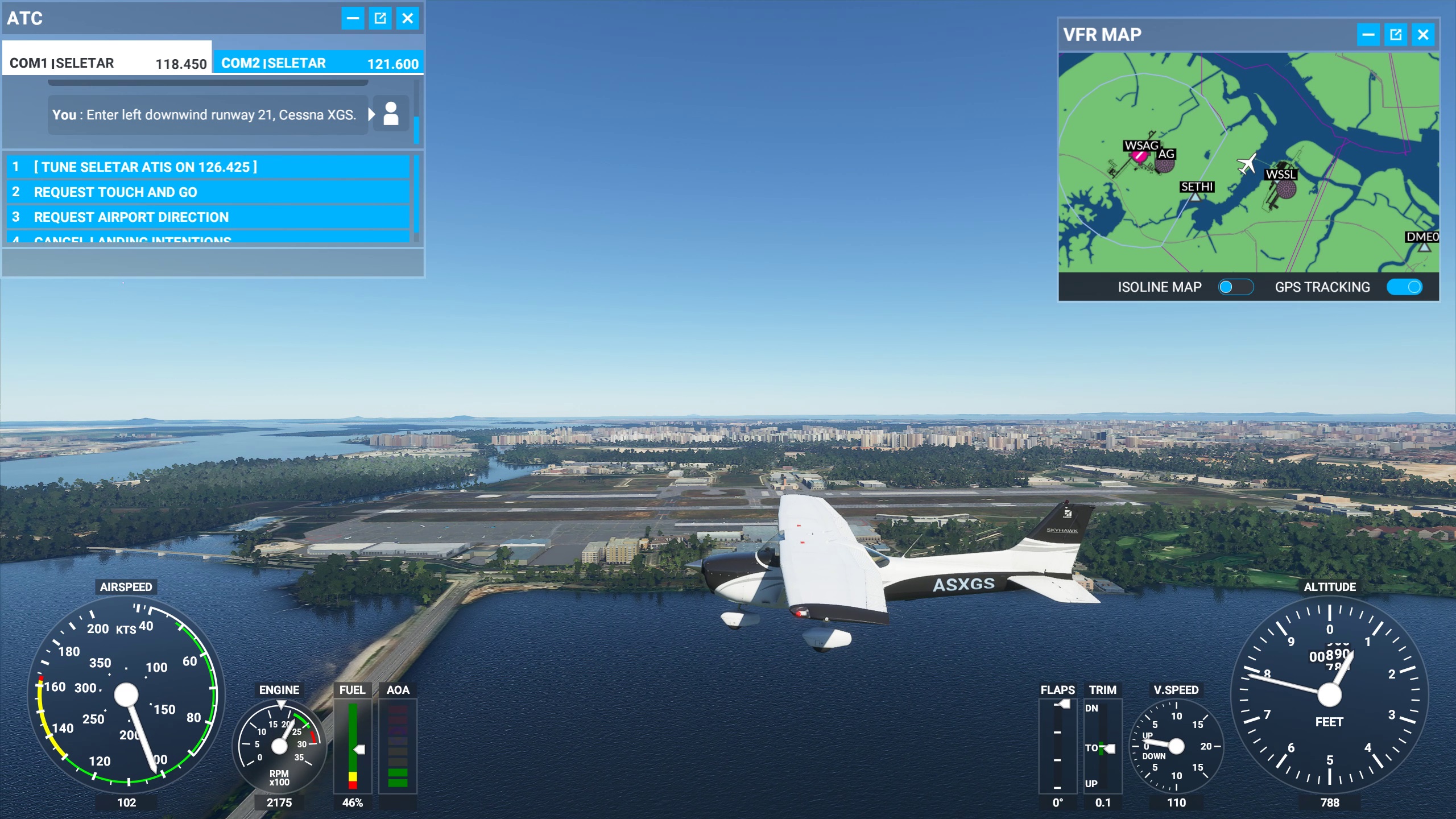
Task: Select the COM2 Seletar 121.600 tab
Action: click(318, 63)
